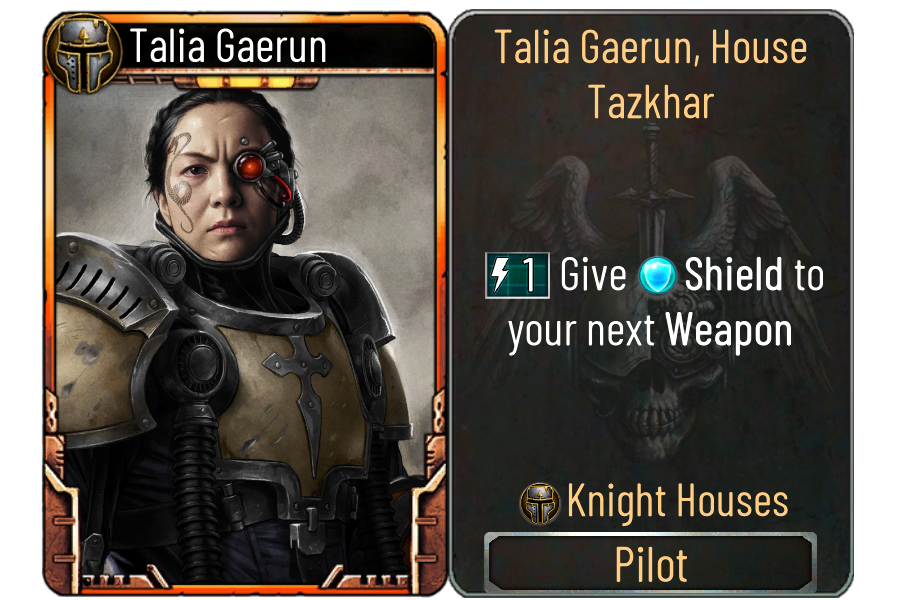Click the helmet faction icon on card
900x600 pixels.
point(82,45)
